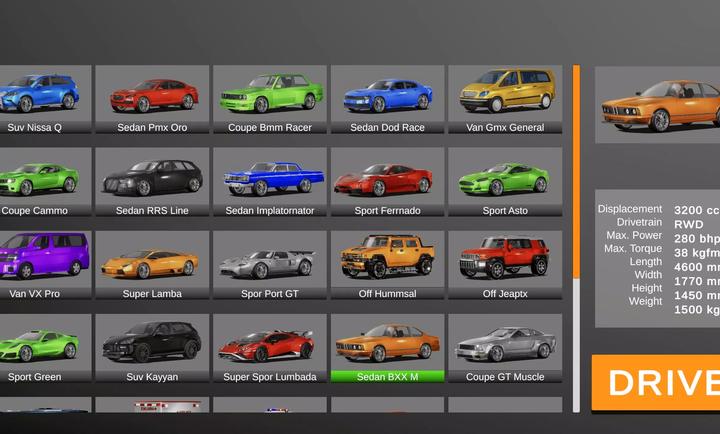
Task: Pick the green Sport Asto car
Action: coord(505,181)
